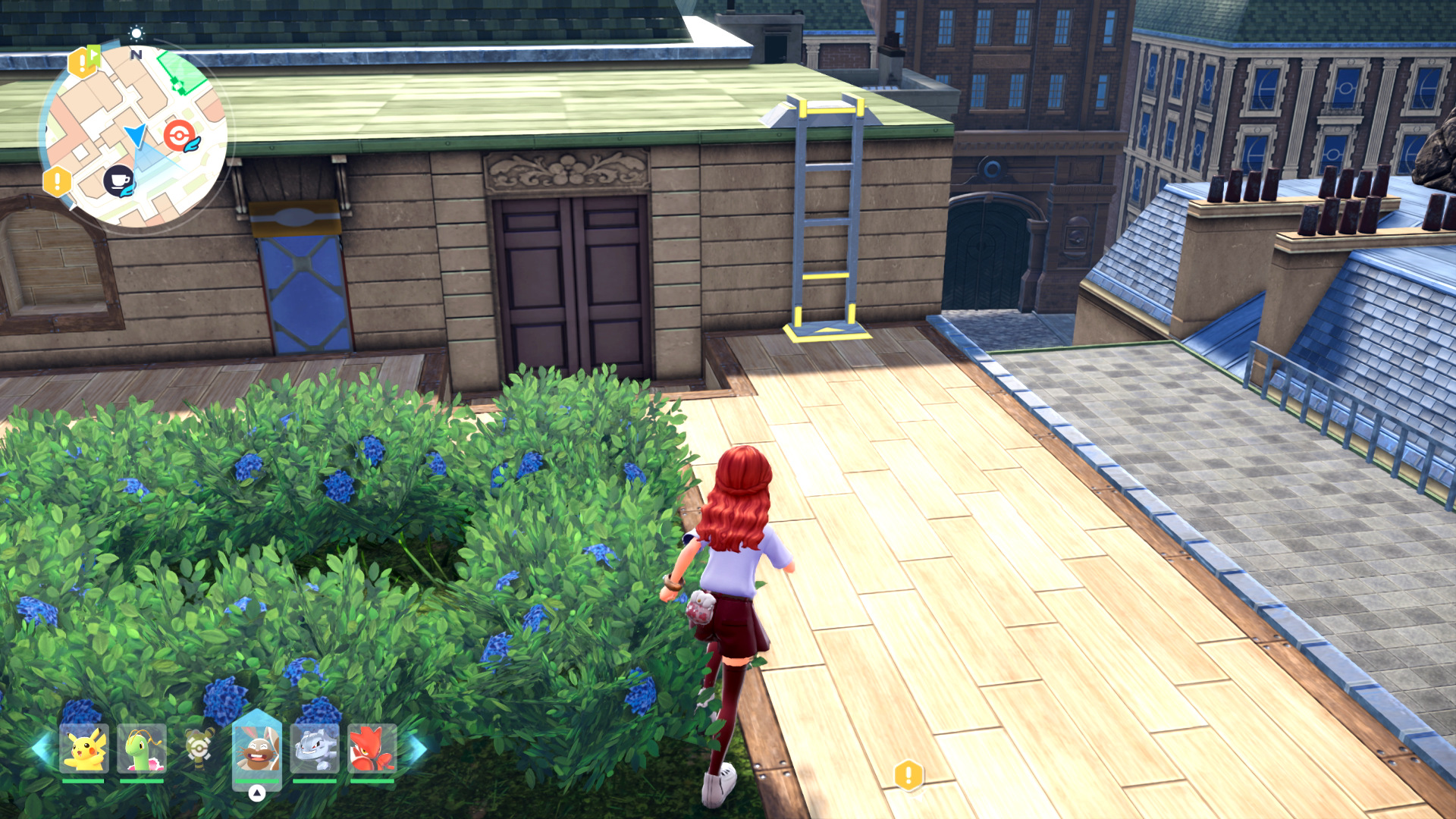Switch to Steelix in the party bar

click(x=315, y=748)
